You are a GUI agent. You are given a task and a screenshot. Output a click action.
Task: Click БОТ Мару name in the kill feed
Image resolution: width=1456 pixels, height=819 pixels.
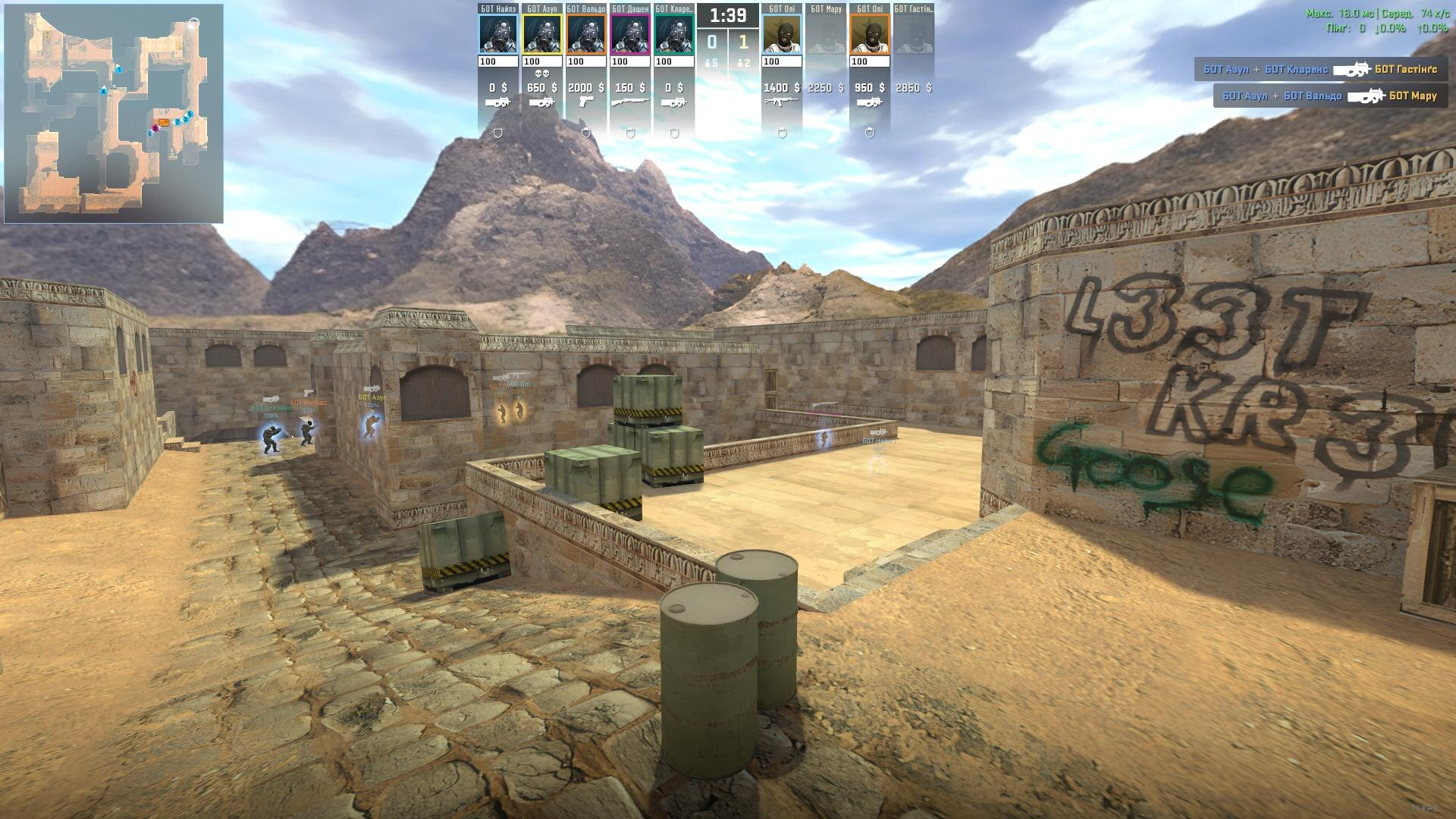click(1414, 97)
